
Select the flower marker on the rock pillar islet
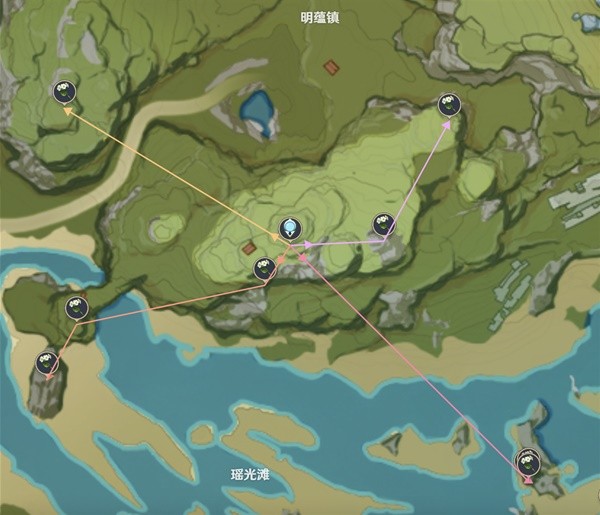click(x=46, y=362)
